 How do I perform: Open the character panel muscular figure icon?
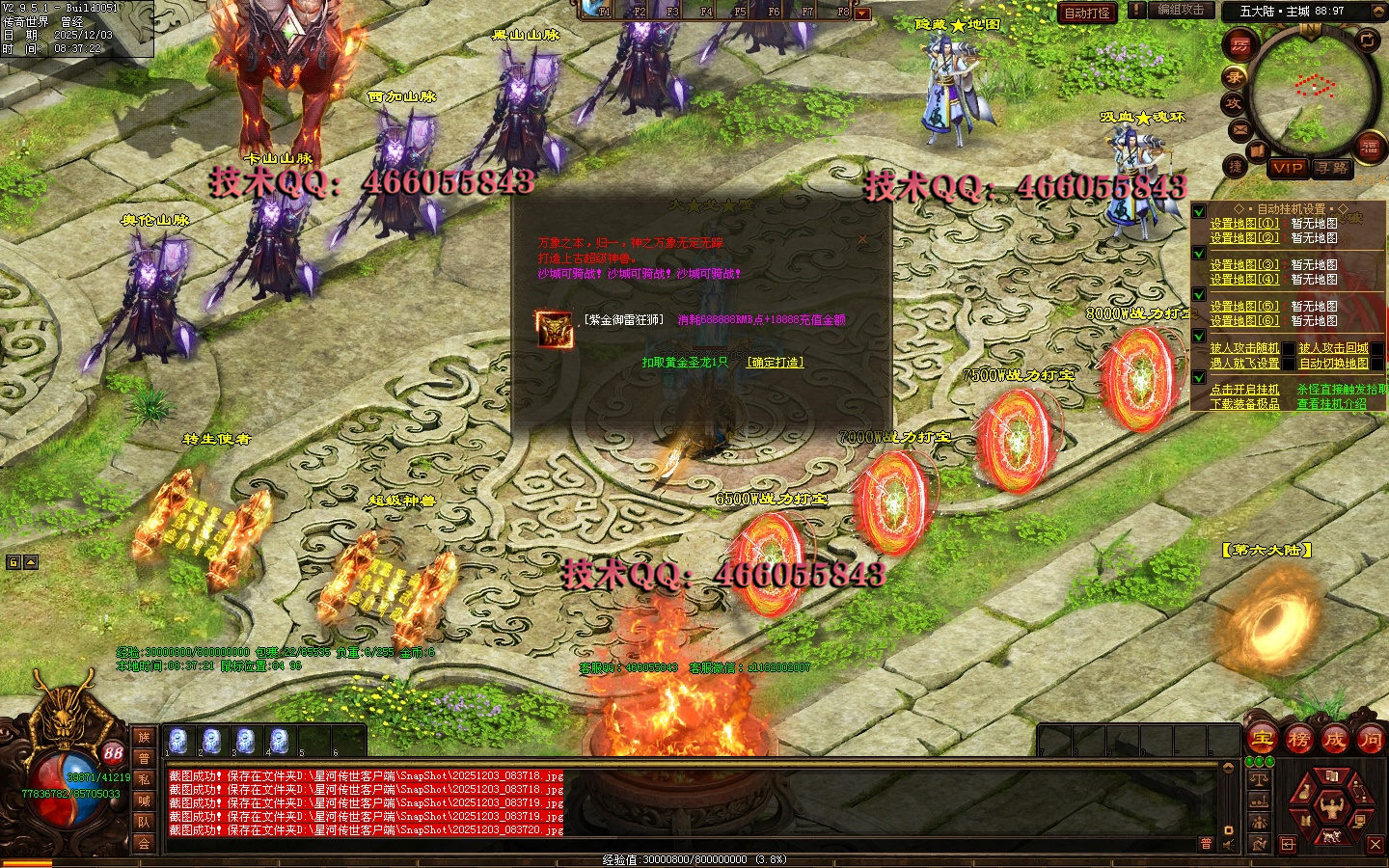[1331, 805]
